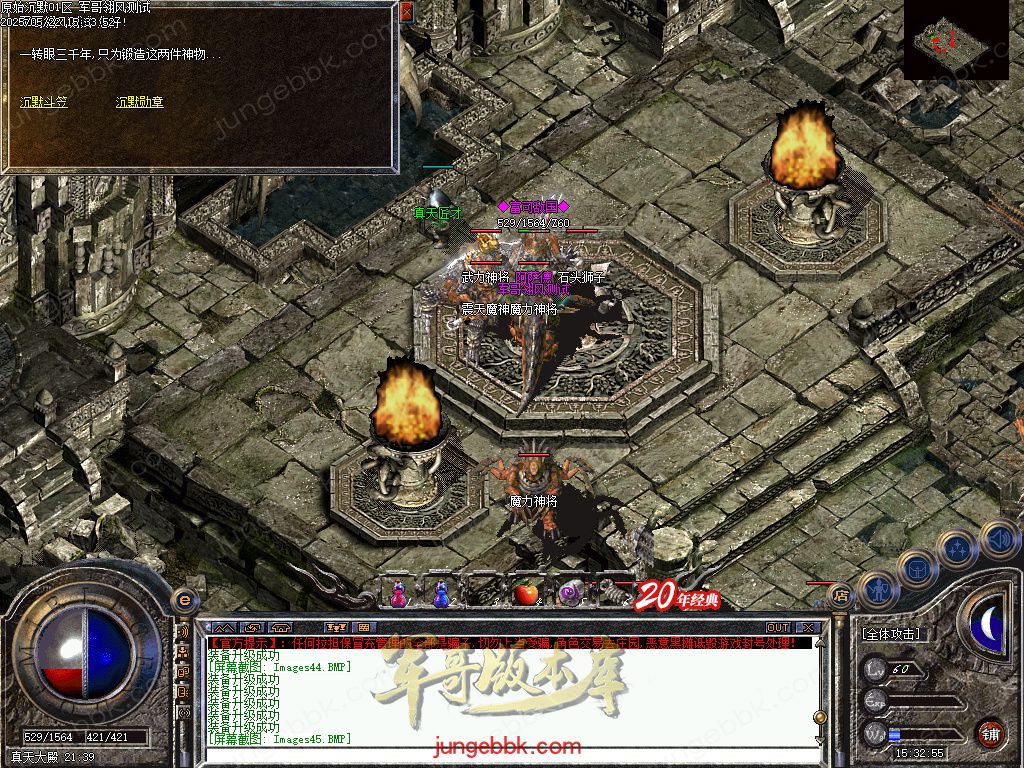
Task: Click the telephone icon chat button
Action: pos(282,627)
